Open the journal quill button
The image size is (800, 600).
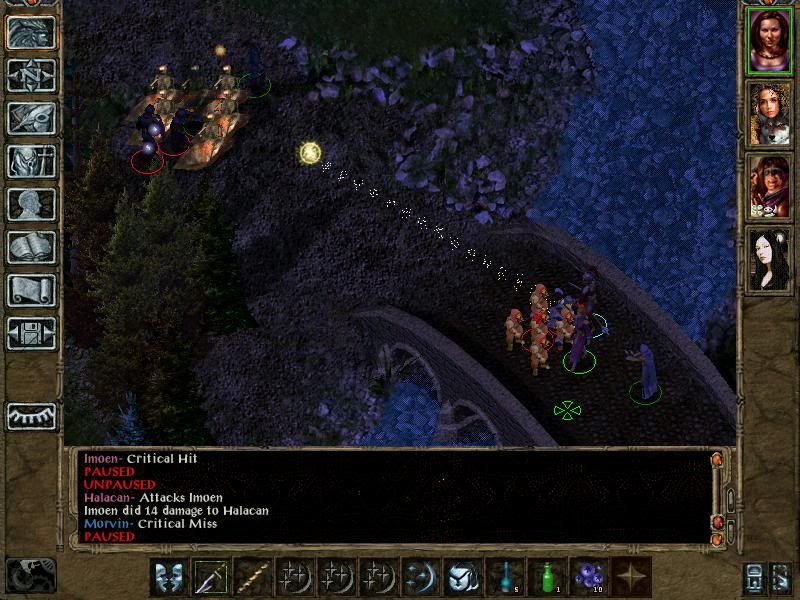31,118
